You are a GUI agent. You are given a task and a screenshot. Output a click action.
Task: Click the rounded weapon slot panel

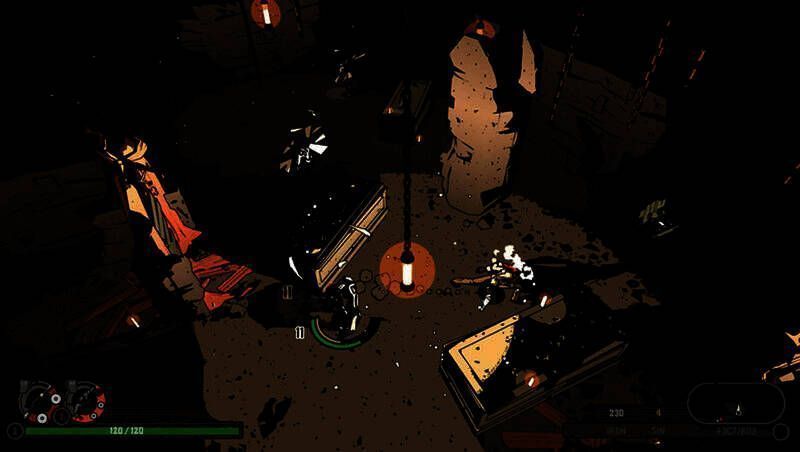[735, 403]
